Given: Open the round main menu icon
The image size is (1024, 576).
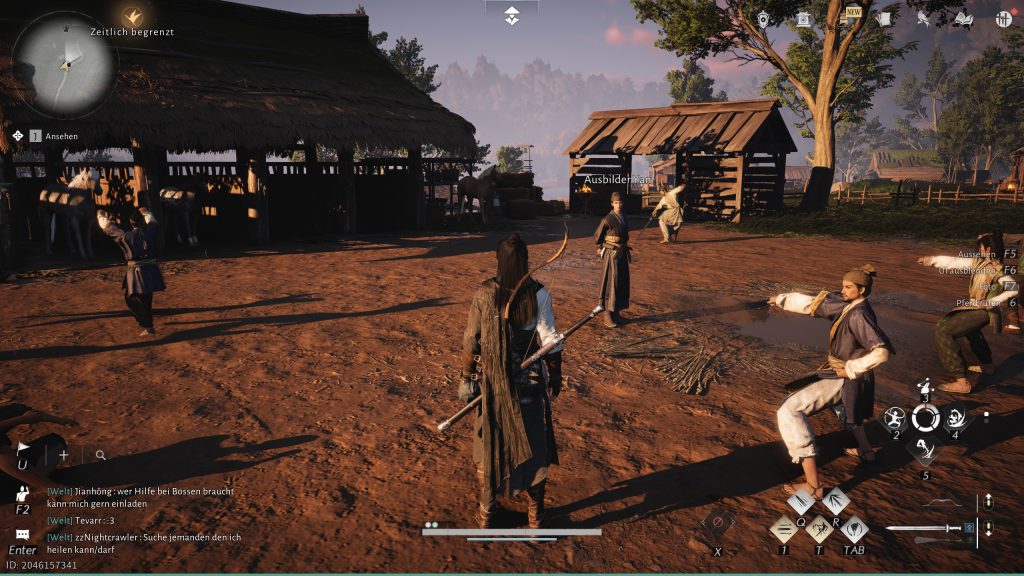Looking at the screenshot, I should 1004,18.
